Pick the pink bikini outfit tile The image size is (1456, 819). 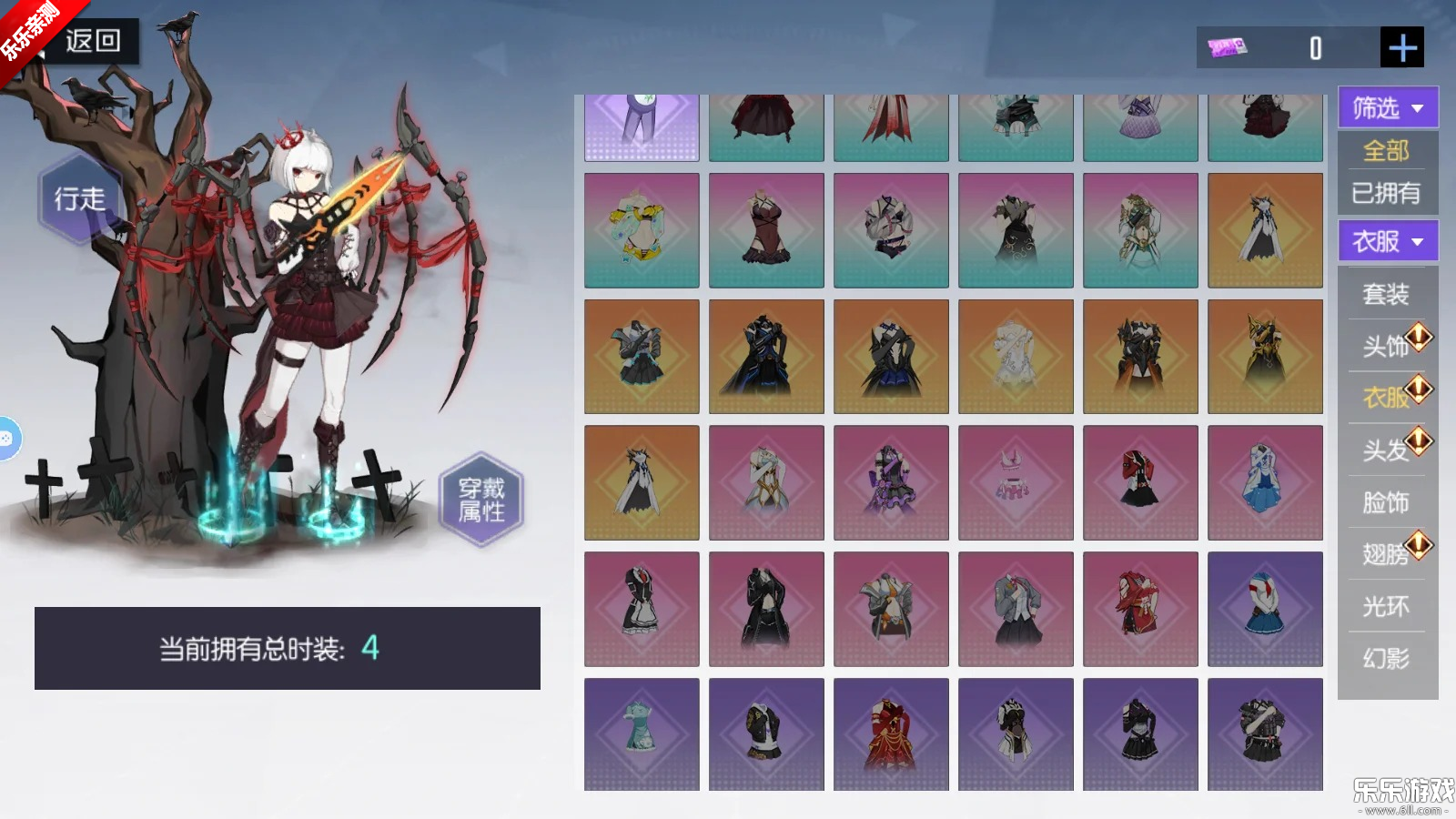(x=1016, y=482)
